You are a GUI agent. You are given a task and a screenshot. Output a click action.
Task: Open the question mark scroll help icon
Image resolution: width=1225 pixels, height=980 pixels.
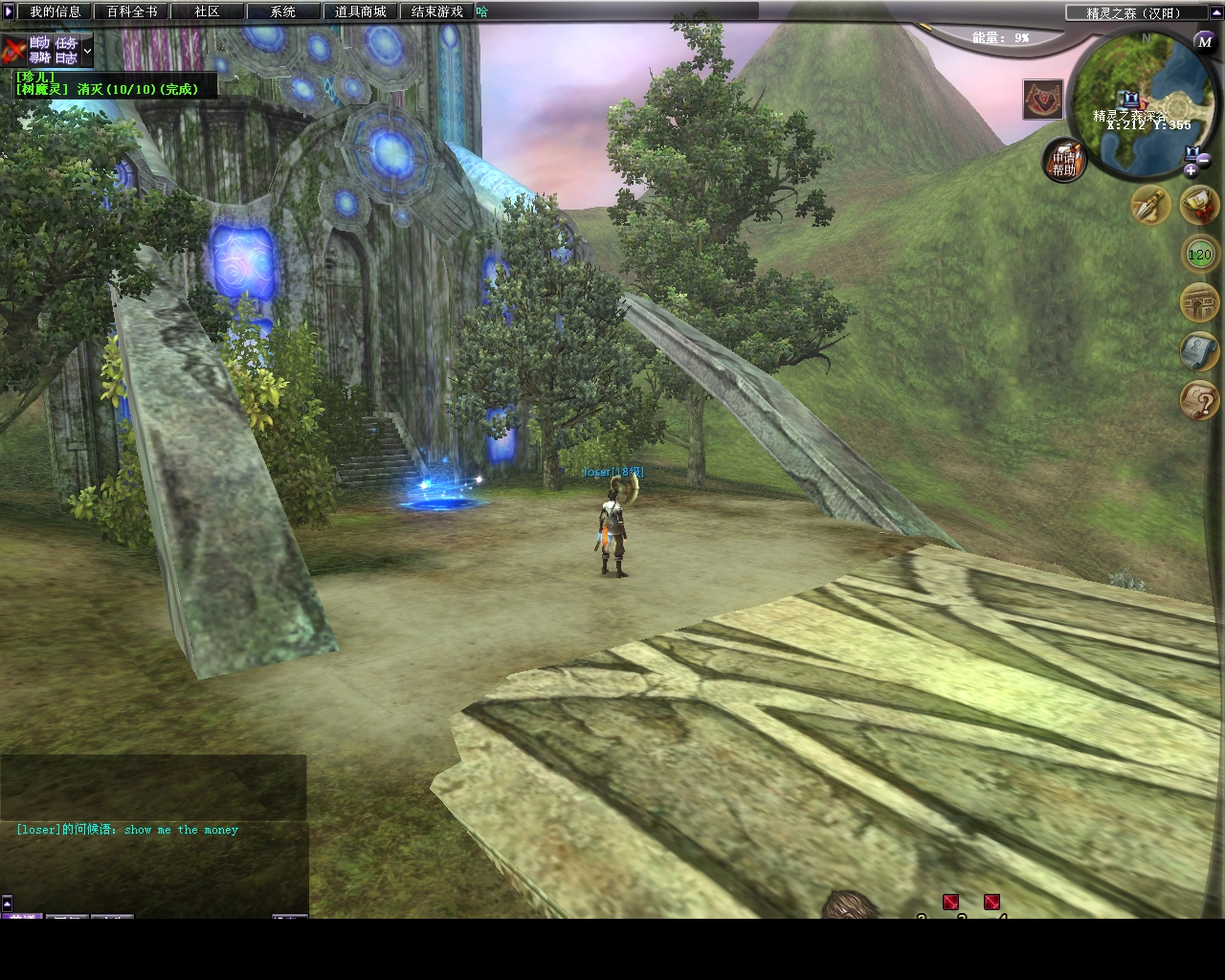click(1199, 400)
